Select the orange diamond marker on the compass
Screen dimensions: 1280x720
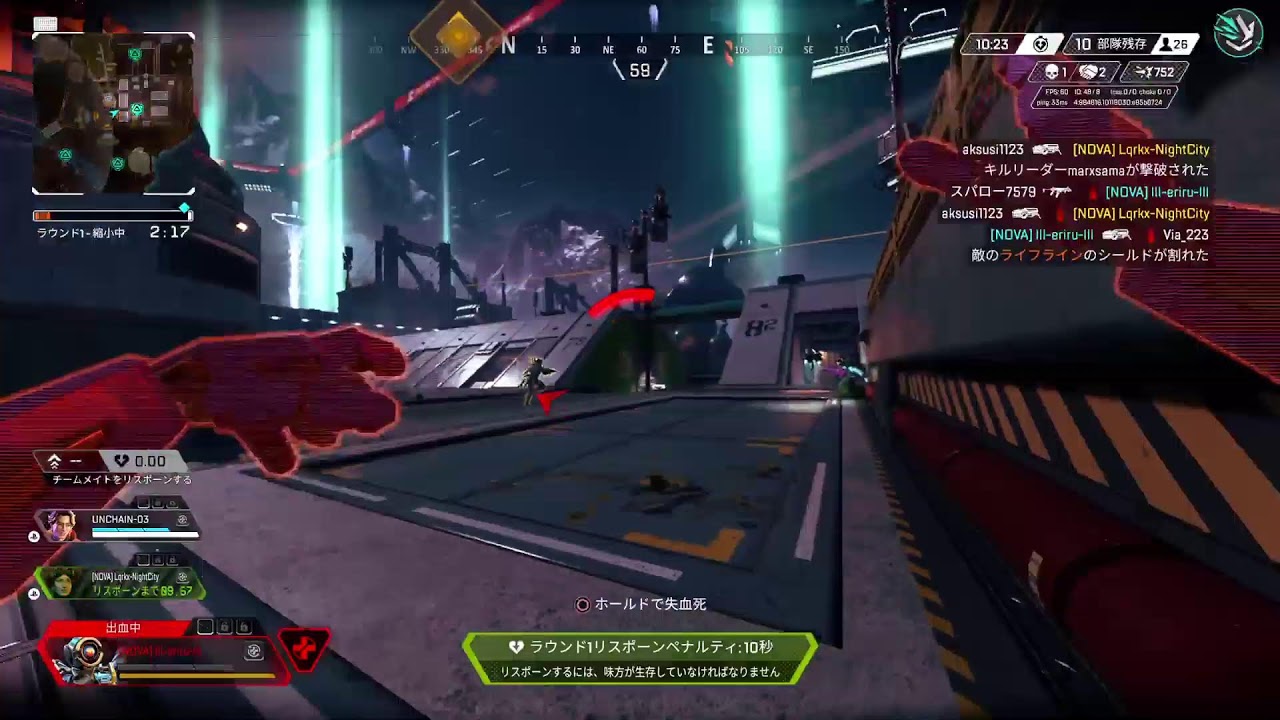click(x=457, y=35)
